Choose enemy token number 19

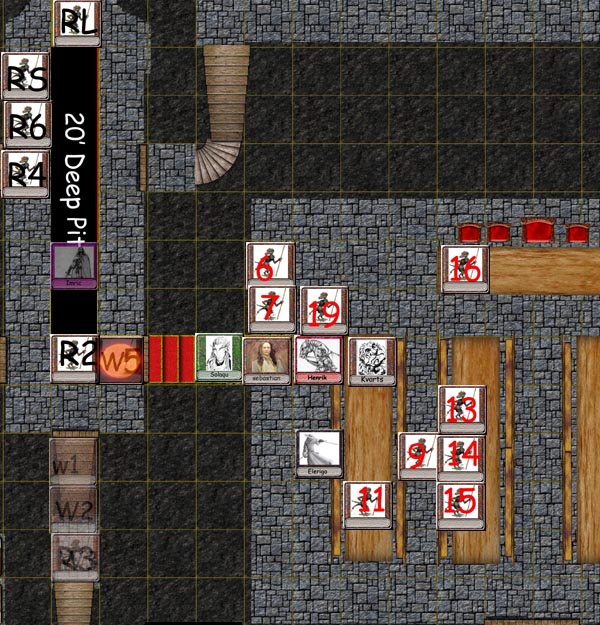pyautogui.click(x=323, y=310)
